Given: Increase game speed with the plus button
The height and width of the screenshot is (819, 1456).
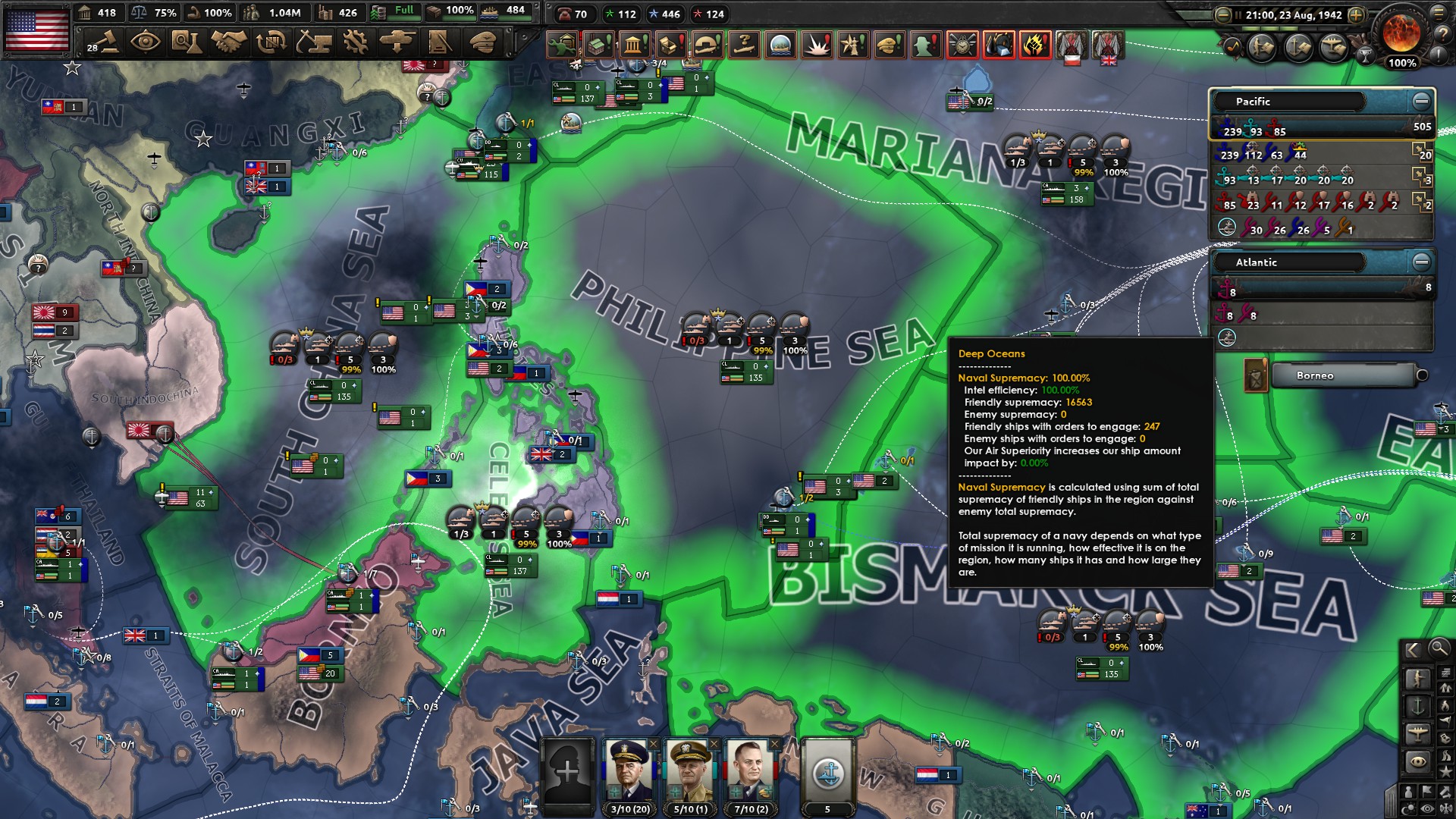Looking at the screenshot, I should point(1357,15).
